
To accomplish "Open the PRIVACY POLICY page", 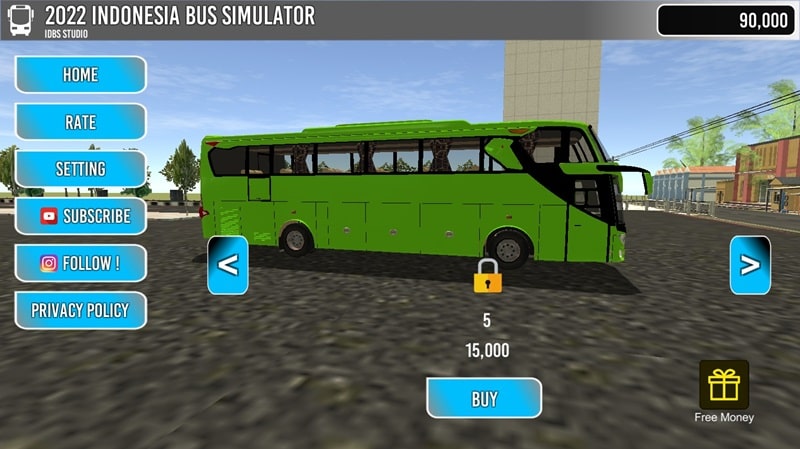I will pyautogui.click(x=80, y=311).
